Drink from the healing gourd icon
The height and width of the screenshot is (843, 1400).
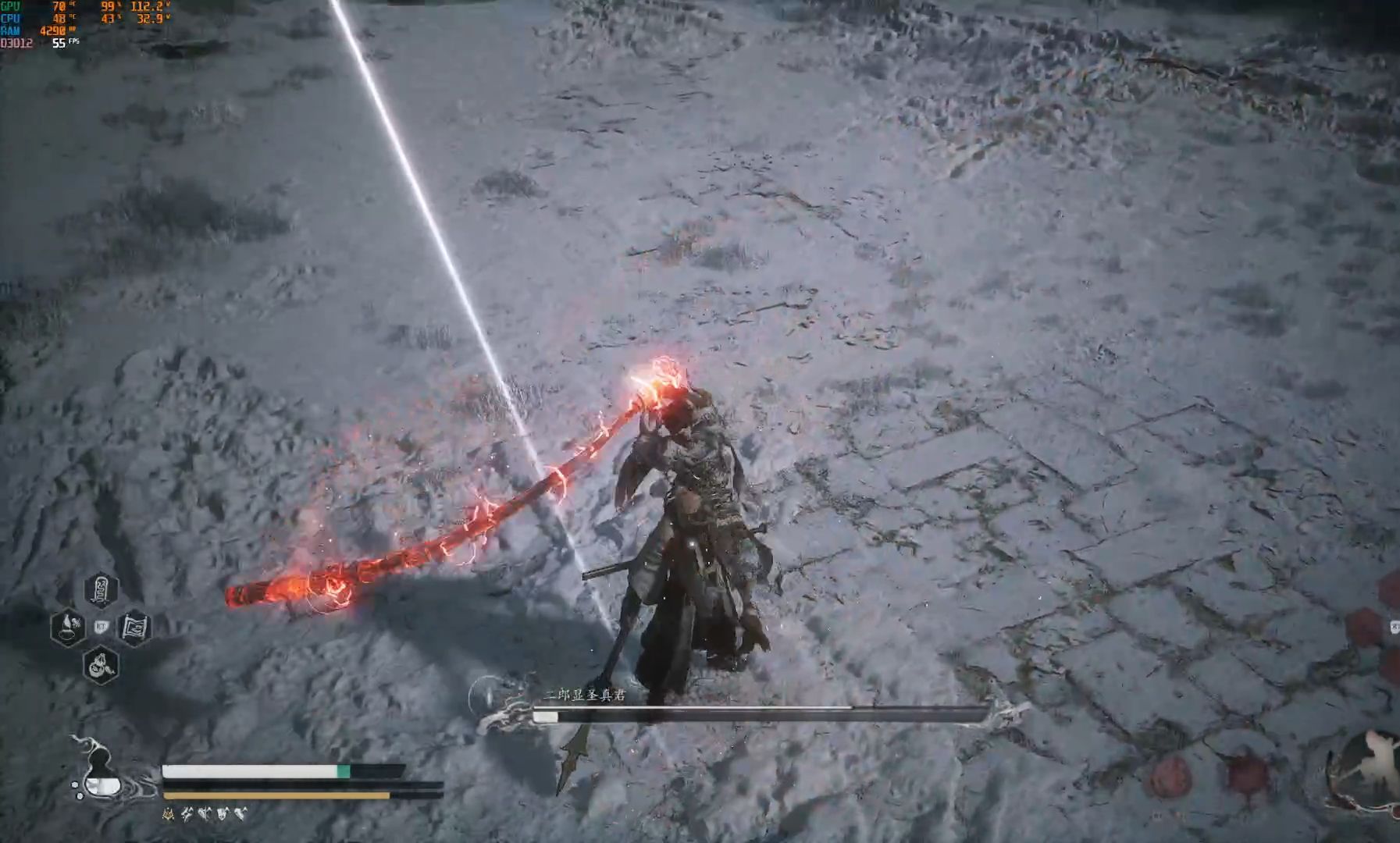point(101,773)
